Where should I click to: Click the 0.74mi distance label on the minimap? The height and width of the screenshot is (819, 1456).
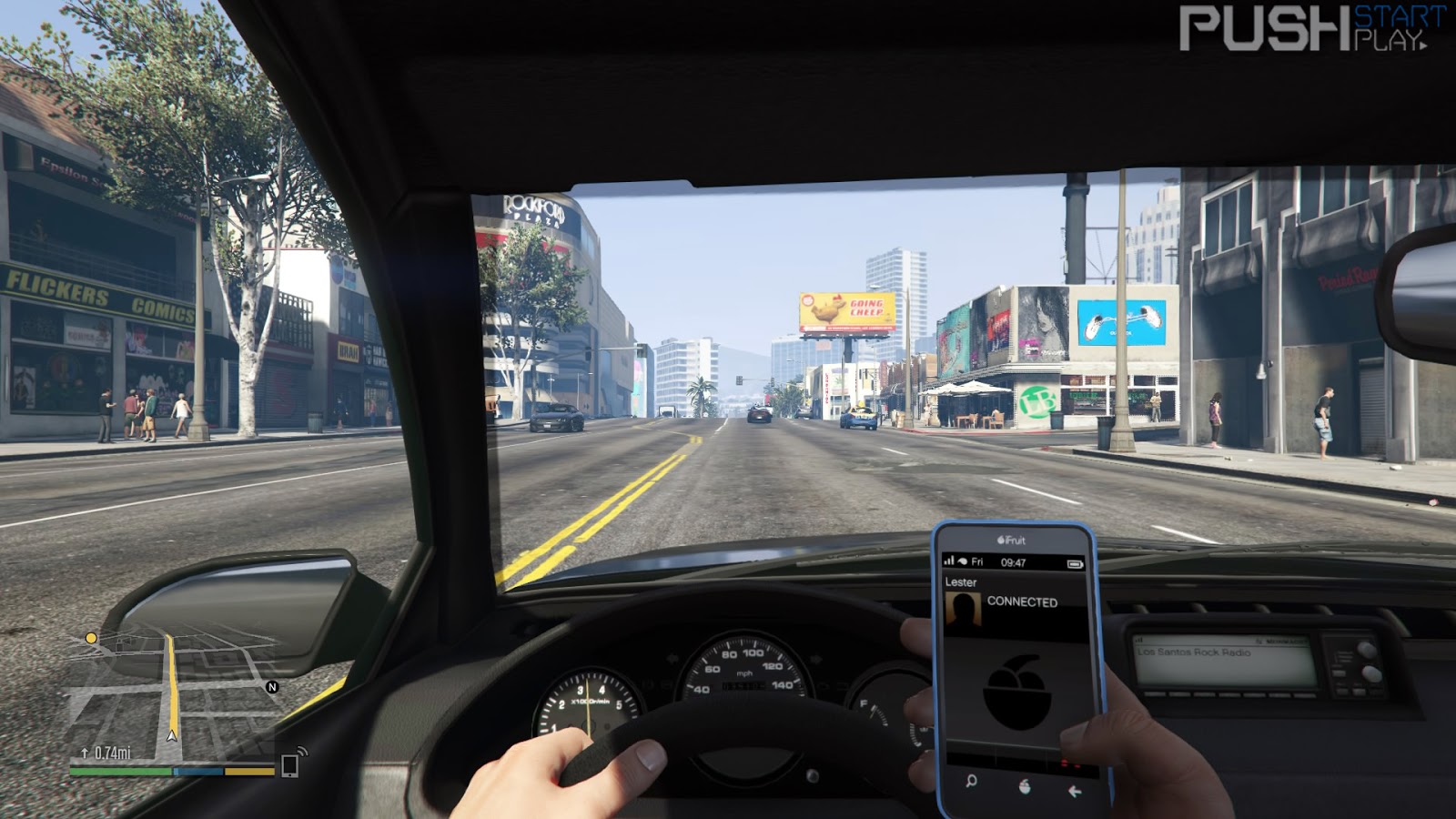pos(112,753)
